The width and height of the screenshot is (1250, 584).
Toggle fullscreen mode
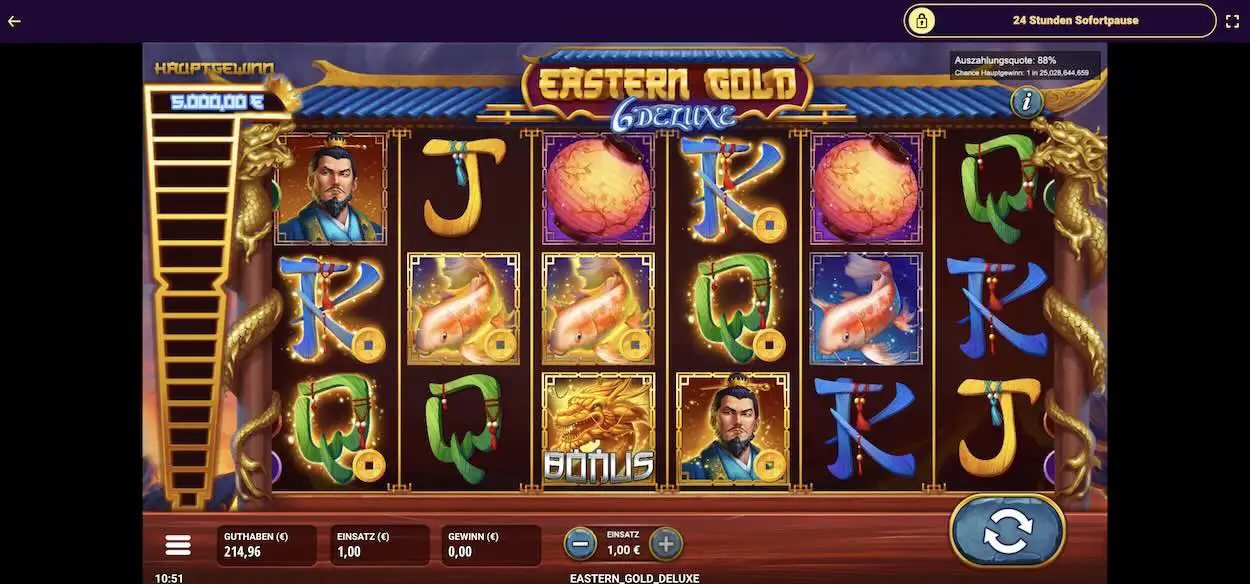click(x=1232, y=20)
